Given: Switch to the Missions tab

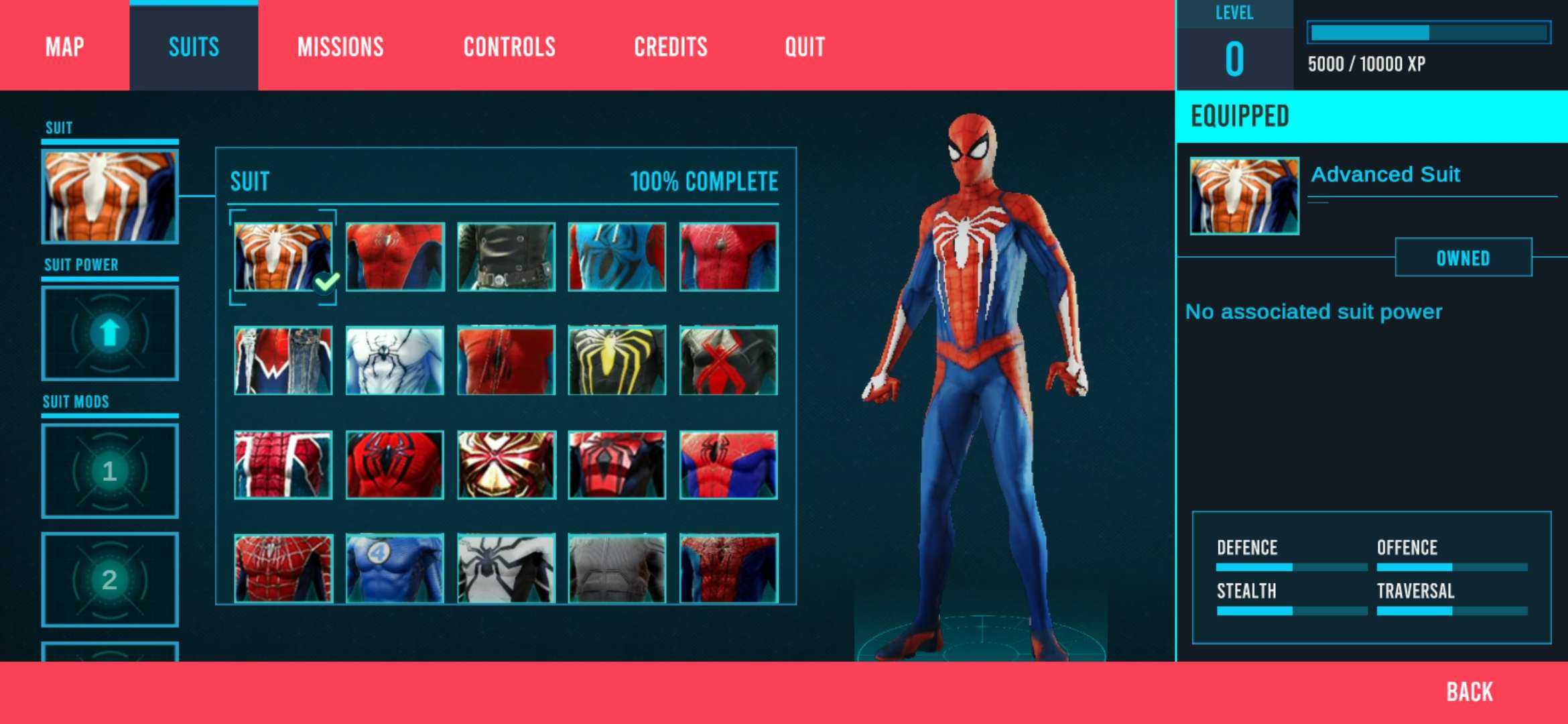Looking at the screenshot, I should click(340, 47).
